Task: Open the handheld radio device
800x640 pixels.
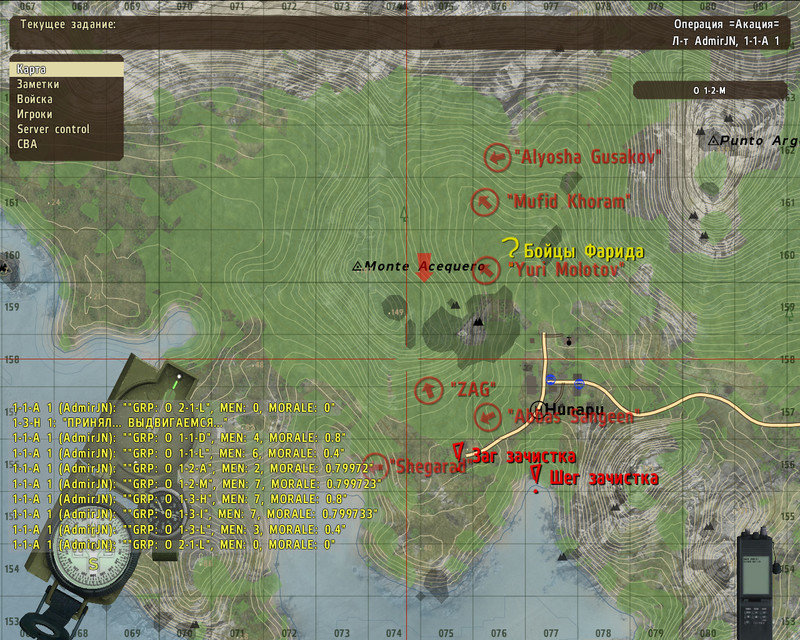Action: click(755, 578)
